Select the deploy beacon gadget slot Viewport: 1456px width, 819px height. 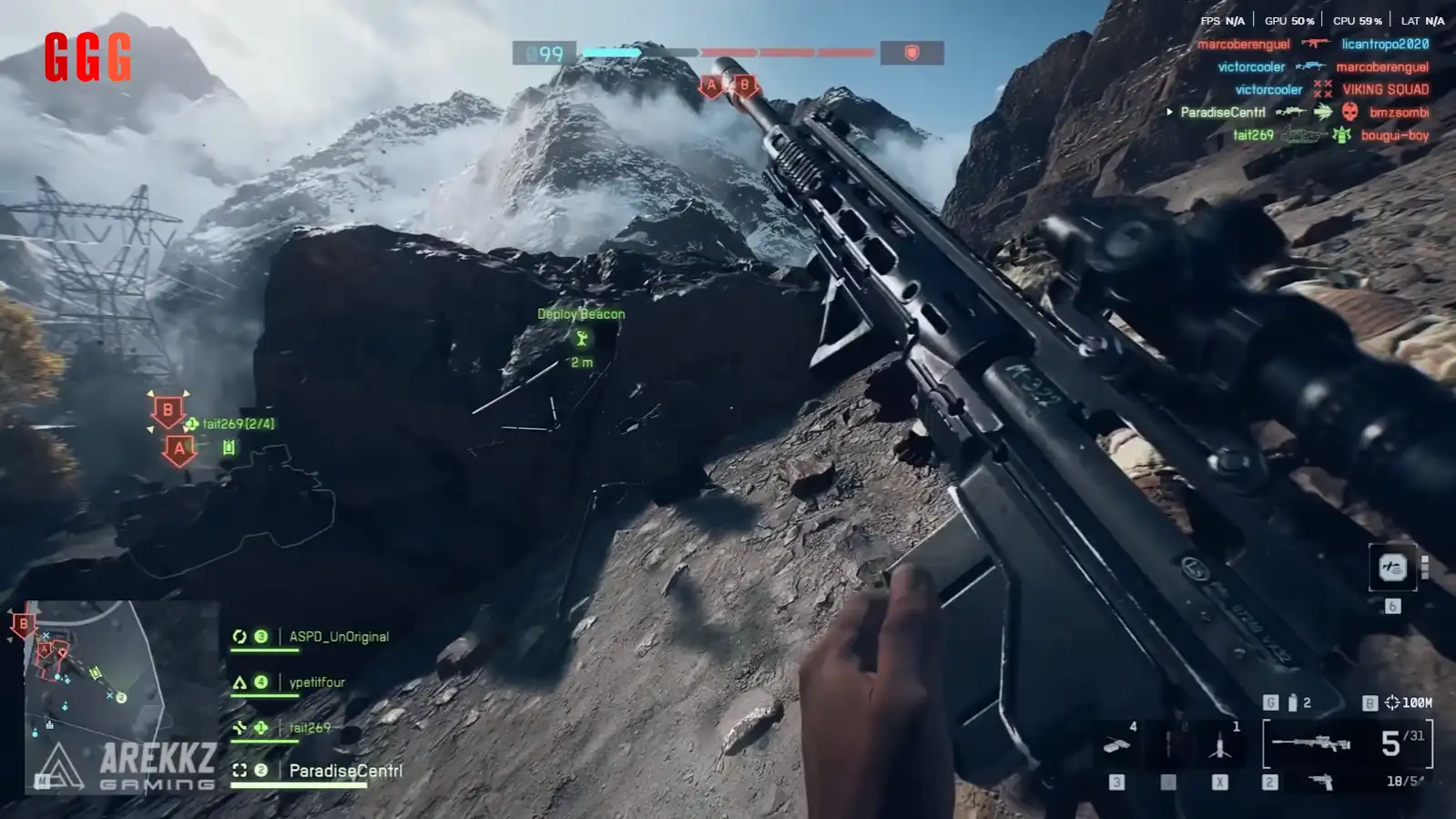[1219, 747]
